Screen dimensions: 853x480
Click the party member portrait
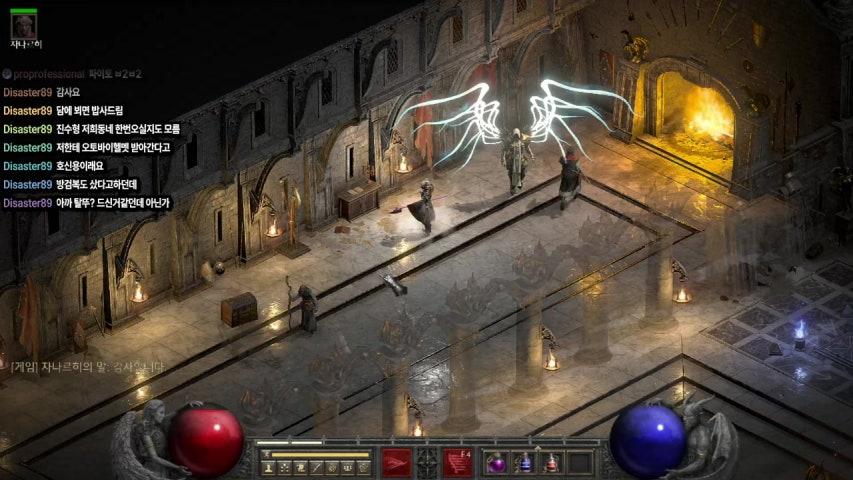point(23,25)
